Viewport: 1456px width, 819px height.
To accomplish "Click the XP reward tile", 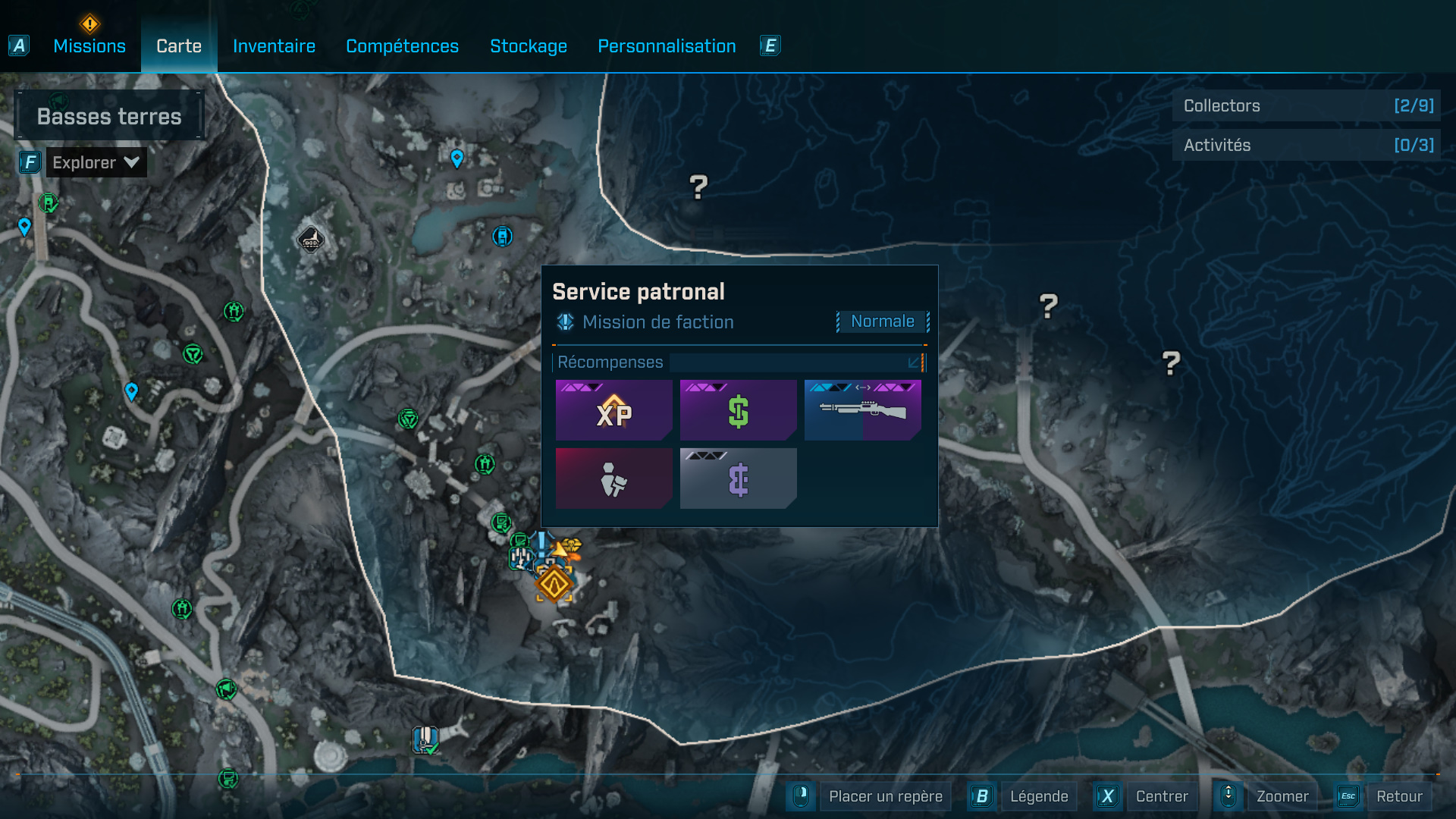I will [x=613, y=410].
